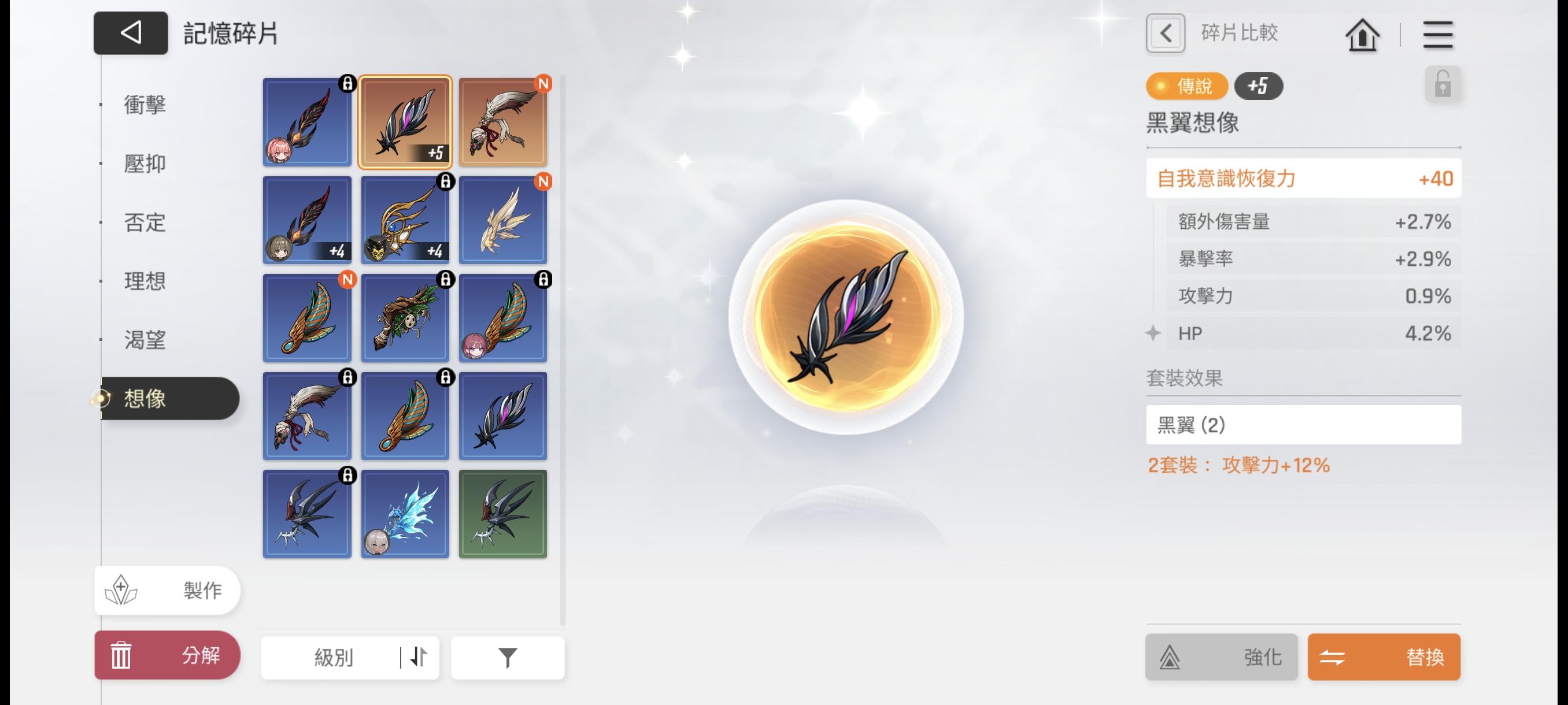Choose the 渴望 category tab
1568x705 pixels.
(x=145, y=340)
